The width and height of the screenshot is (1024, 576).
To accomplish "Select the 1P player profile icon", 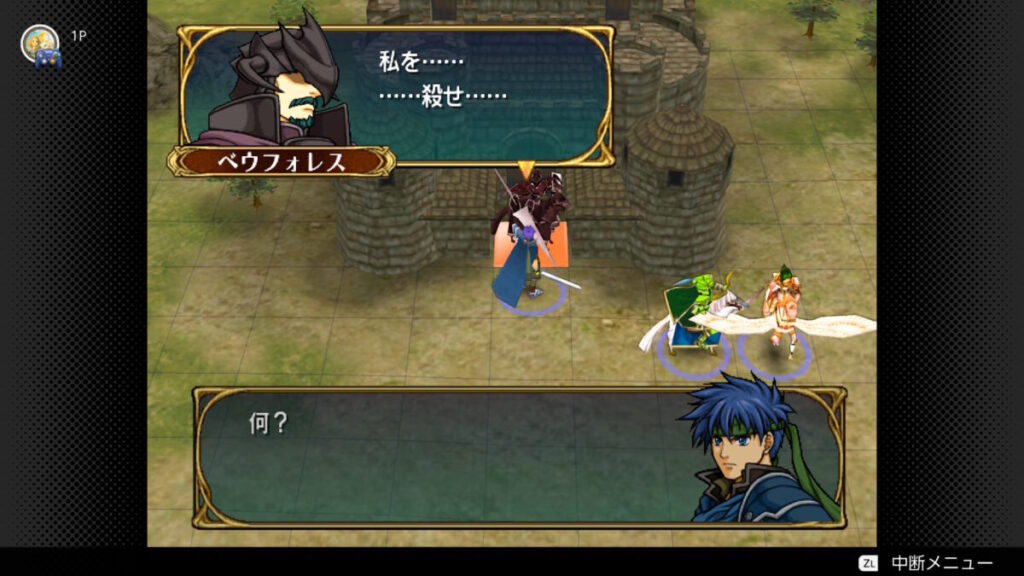I will pos(40,44).
